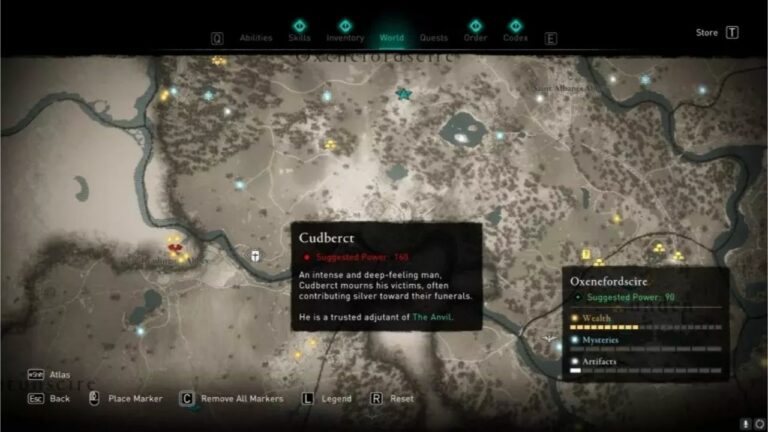
Task: Switch to the Skills tab
Action: coord(299,37)
